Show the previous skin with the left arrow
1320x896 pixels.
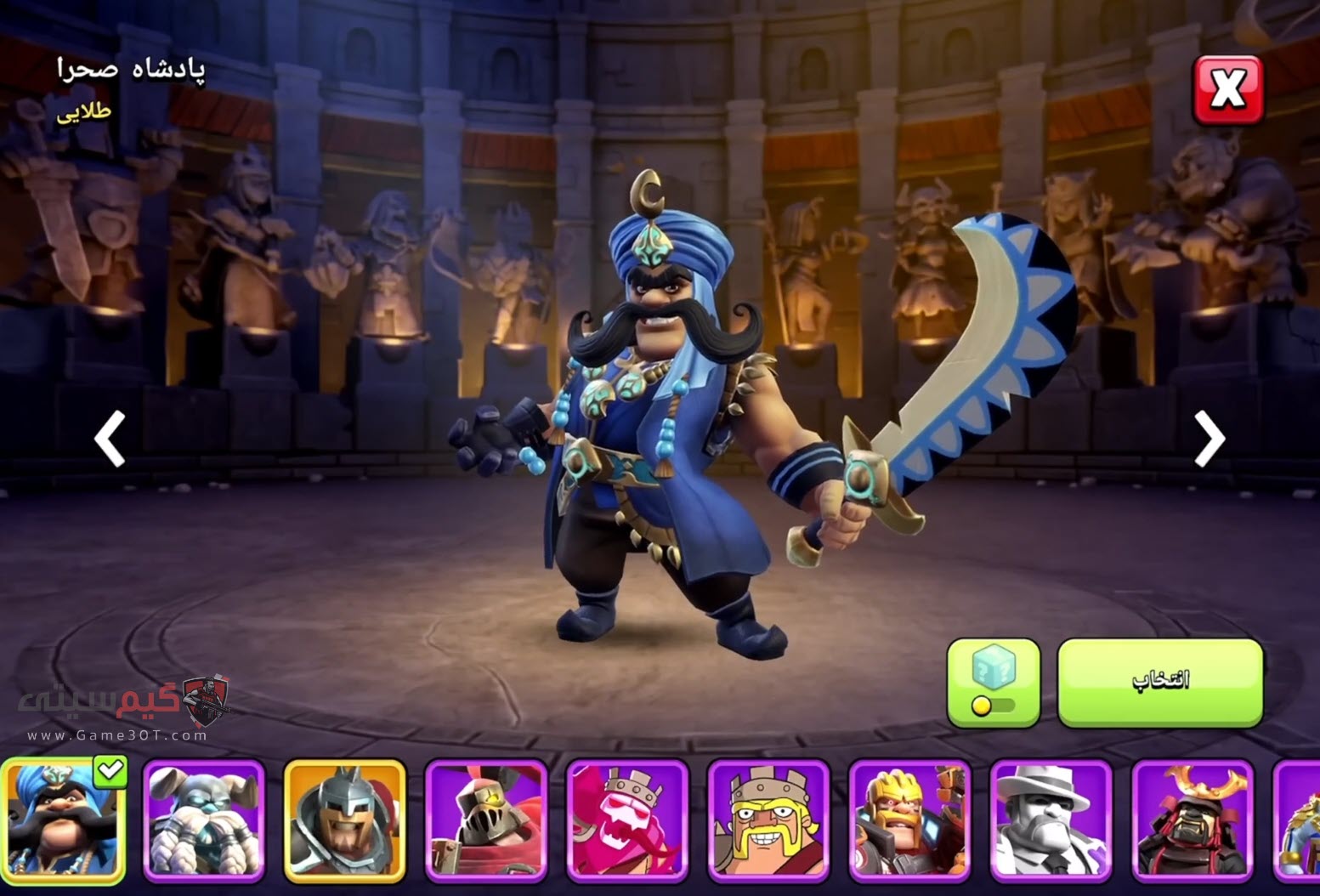tap(110, 439)
